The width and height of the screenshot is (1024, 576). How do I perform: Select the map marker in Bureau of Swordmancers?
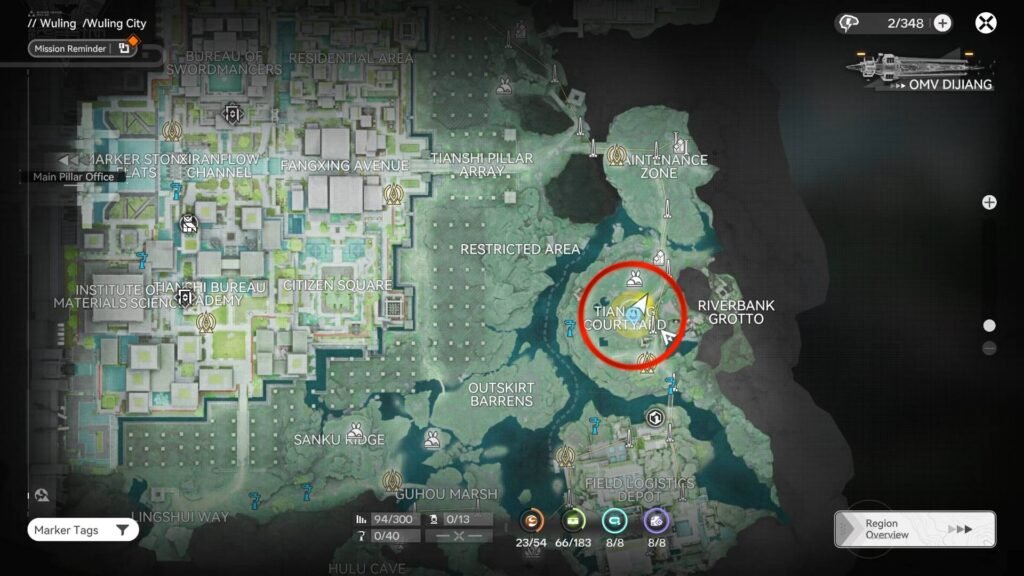coord(234,113)
